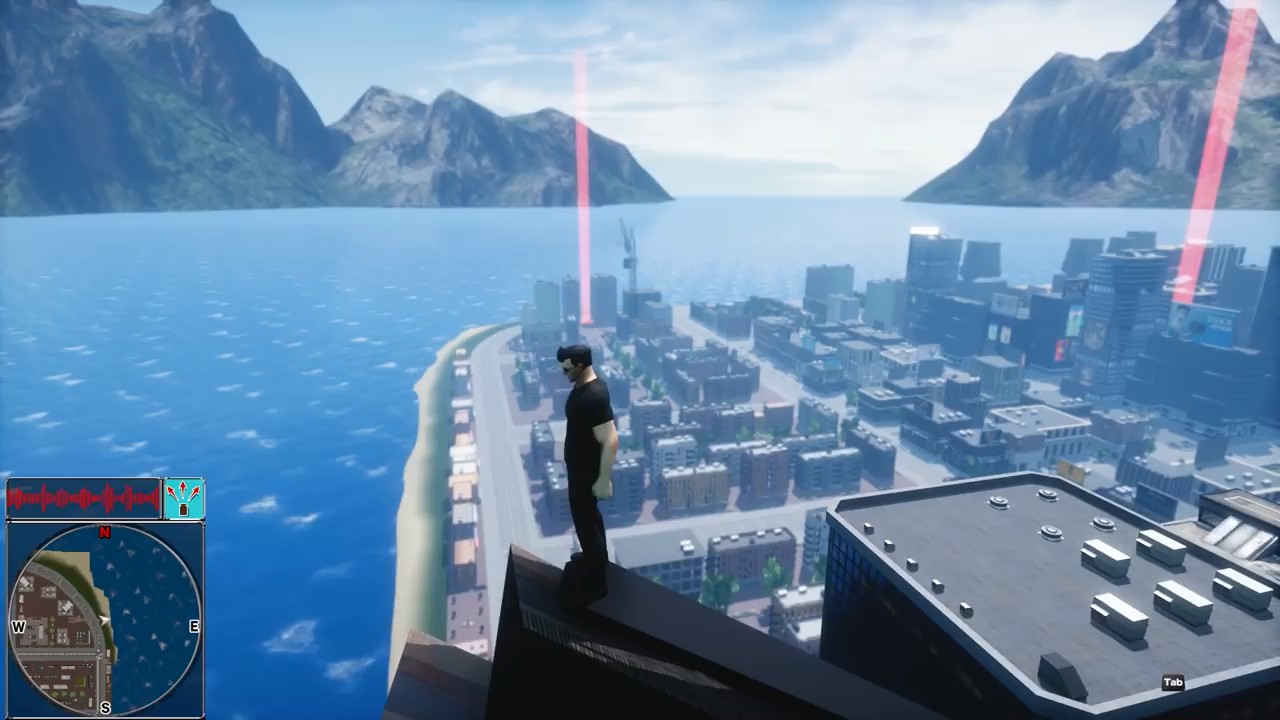Open the circular city minimap
This screenshot has width=1280, height=720.
(105, 619)
